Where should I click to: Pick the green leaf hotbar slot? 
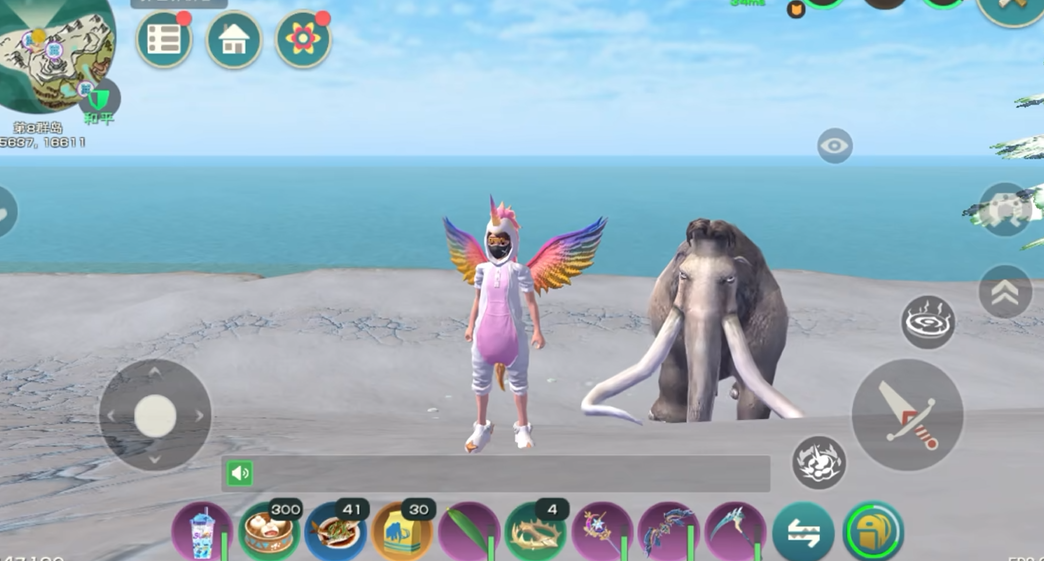coord(469,531)
